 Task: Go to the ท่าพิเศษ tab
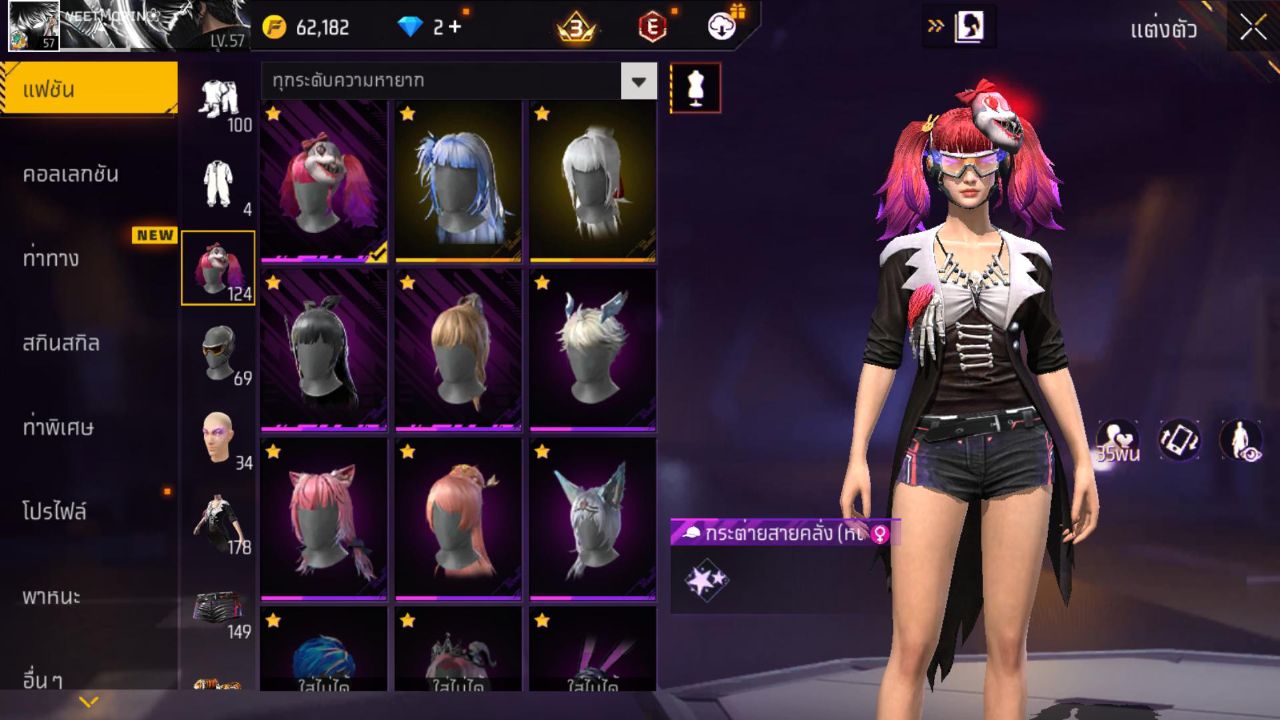58,428
